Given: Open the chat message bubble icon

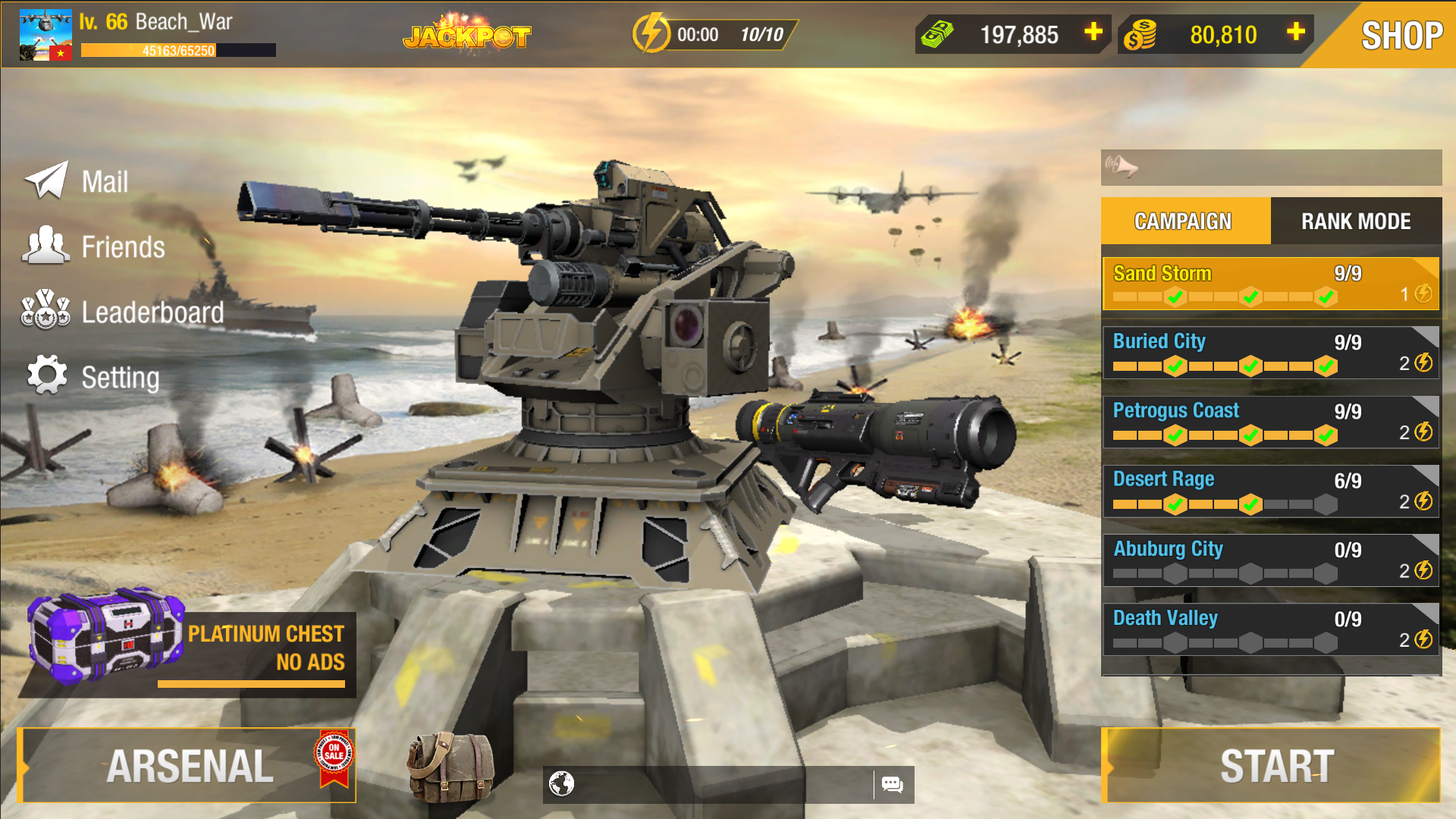Looking at the screenshot, I should point(893,786).
